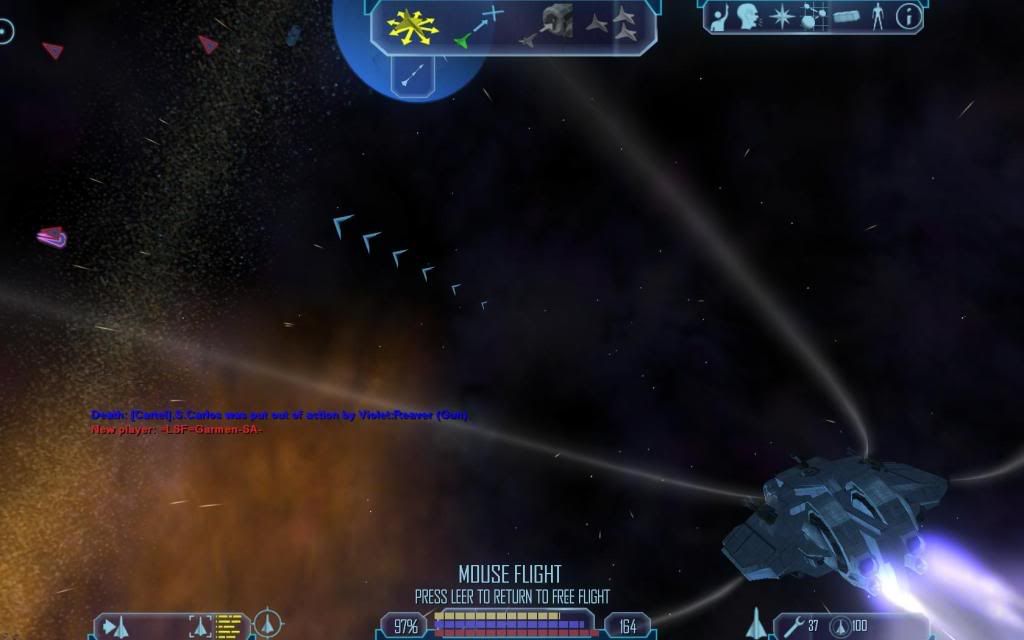
Task: Open the Nav Map star icon
Action: click(x=780, y=16)
